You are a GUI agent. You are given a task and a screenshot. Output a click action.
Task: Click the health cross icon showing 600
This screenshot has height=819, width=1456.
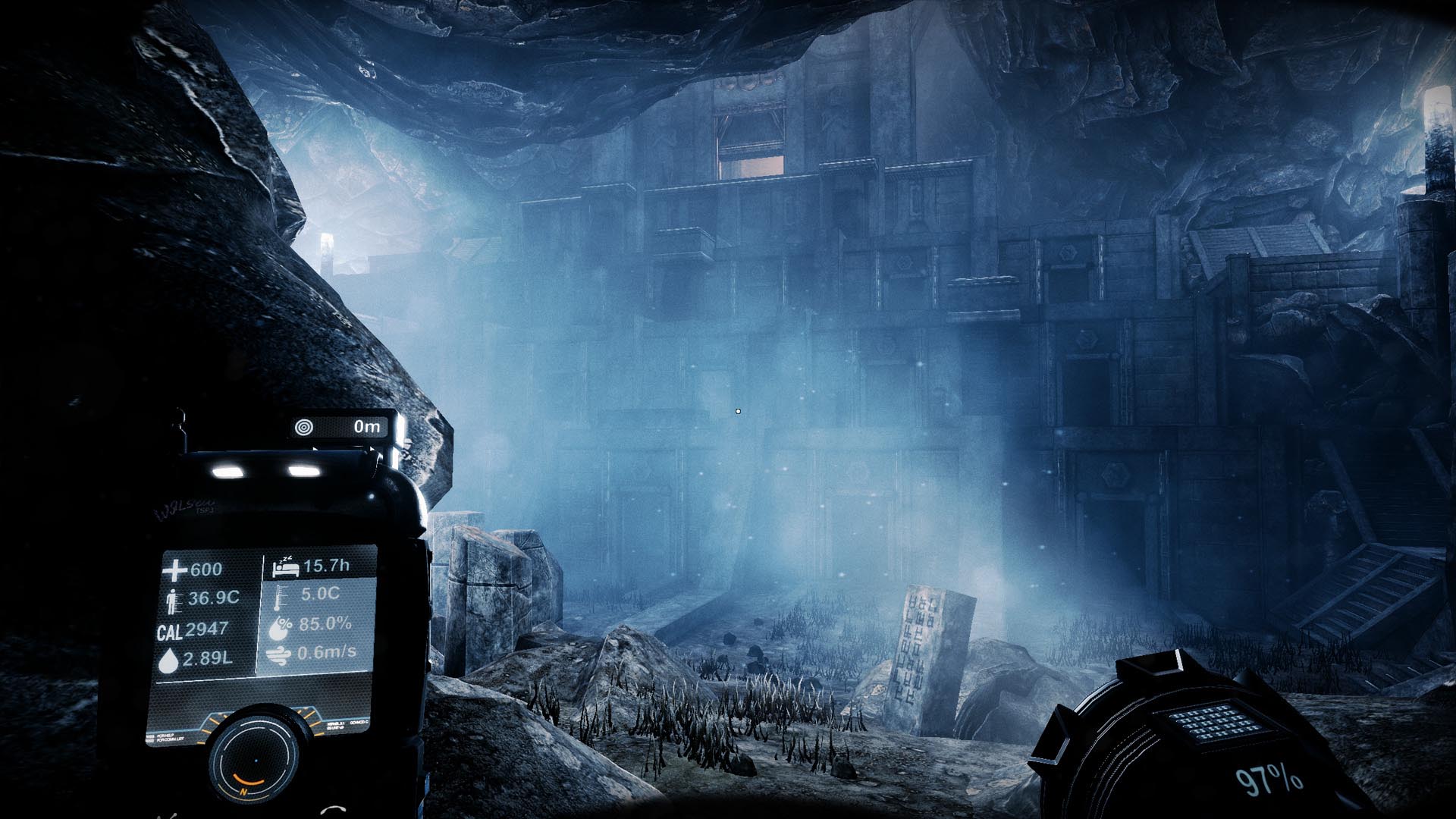tap(174, 570)
